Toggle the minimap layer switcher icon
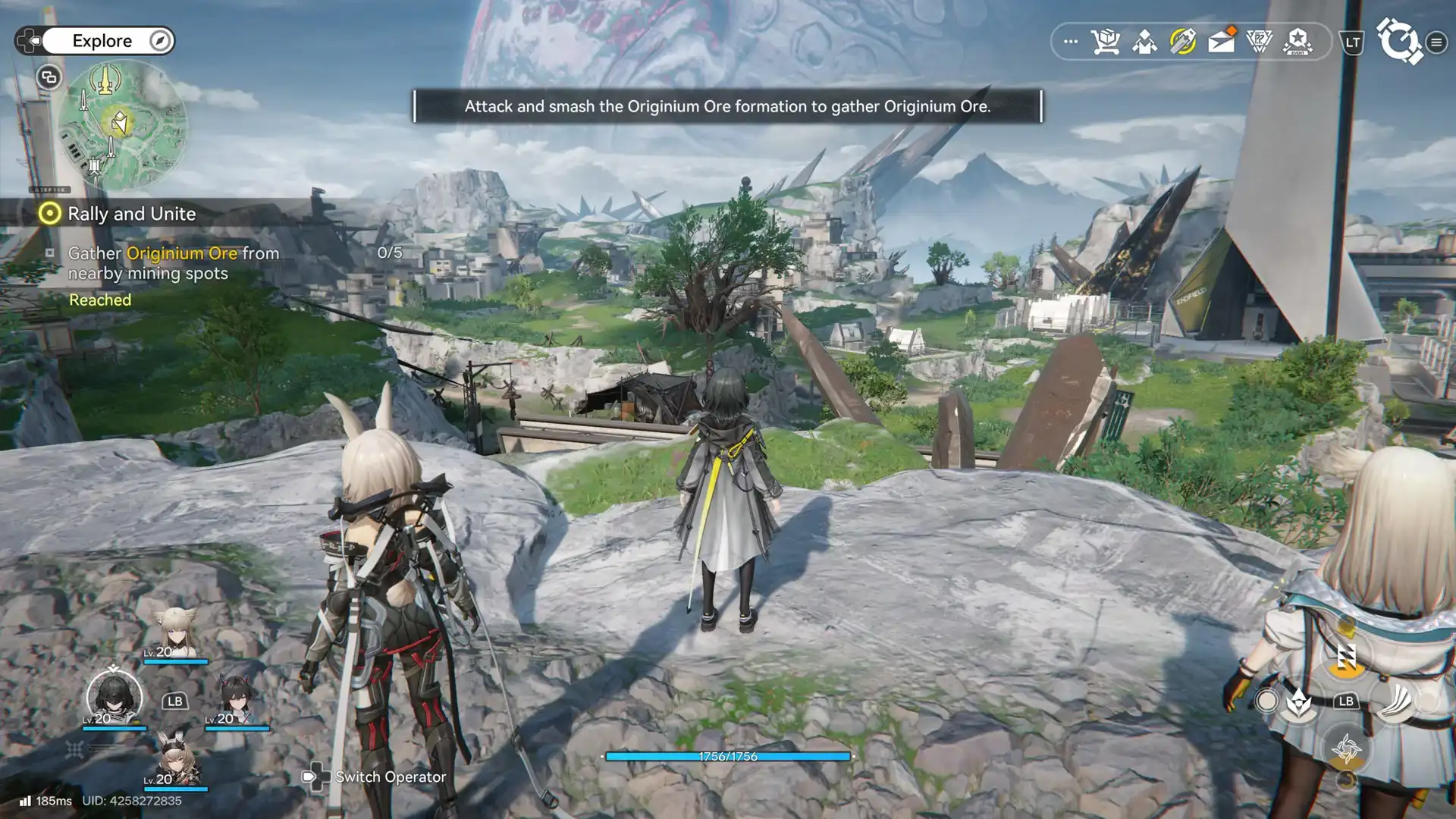This screenshot has height=819, width=1456. point(49,76)
